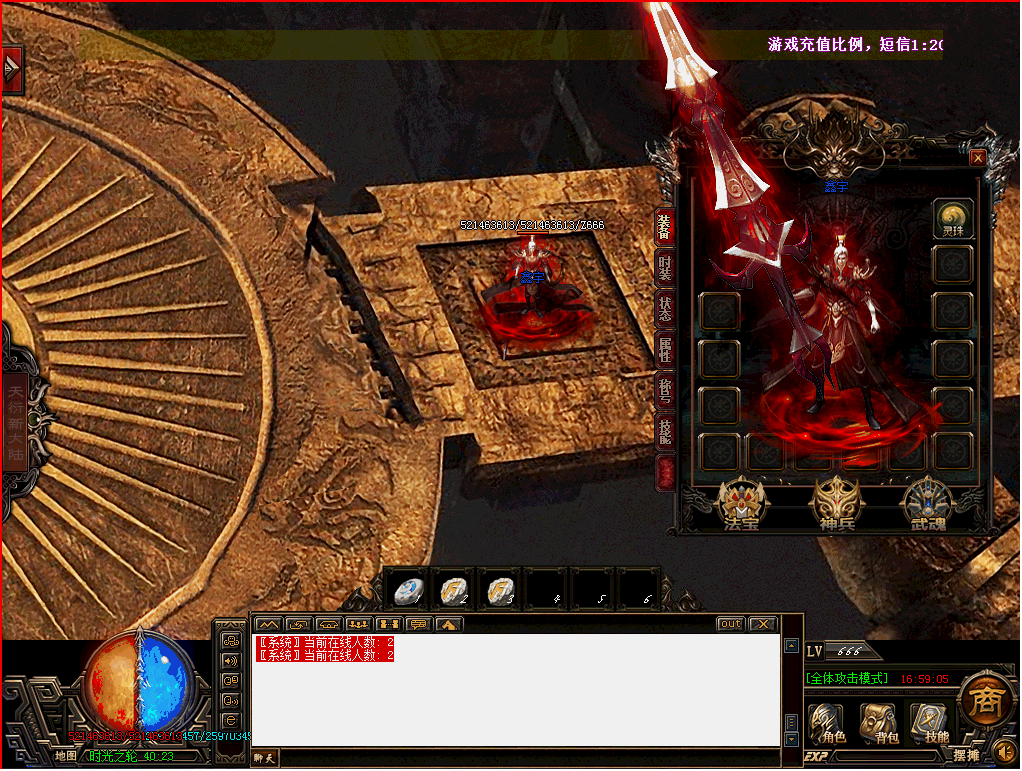
Task: Open the 地图 map button
Action: [x=66, y=756]
